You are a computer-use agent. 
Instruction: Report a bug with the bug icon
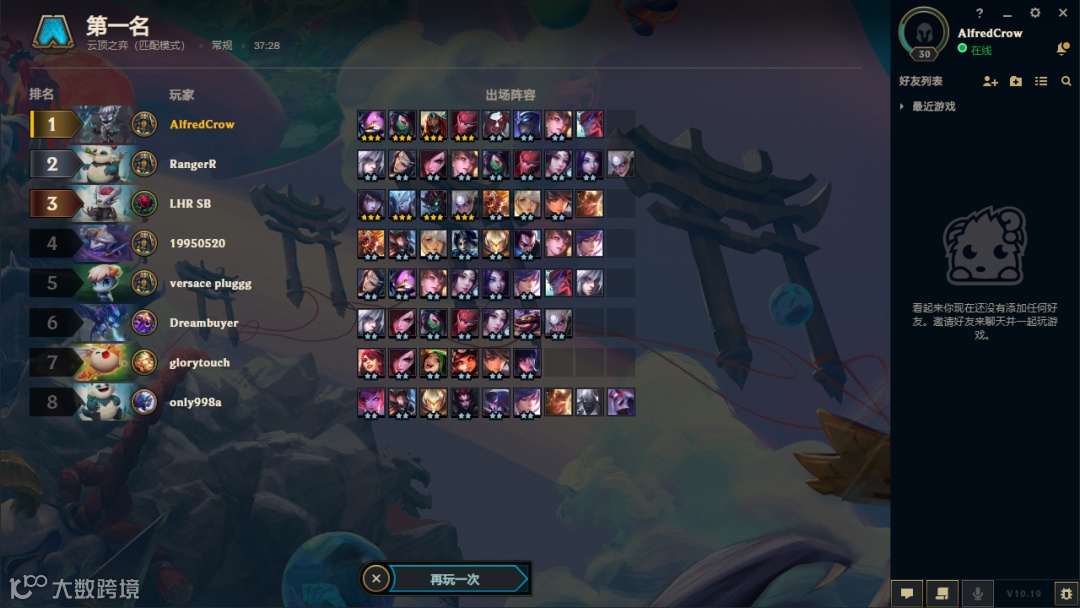point(1066,593)
